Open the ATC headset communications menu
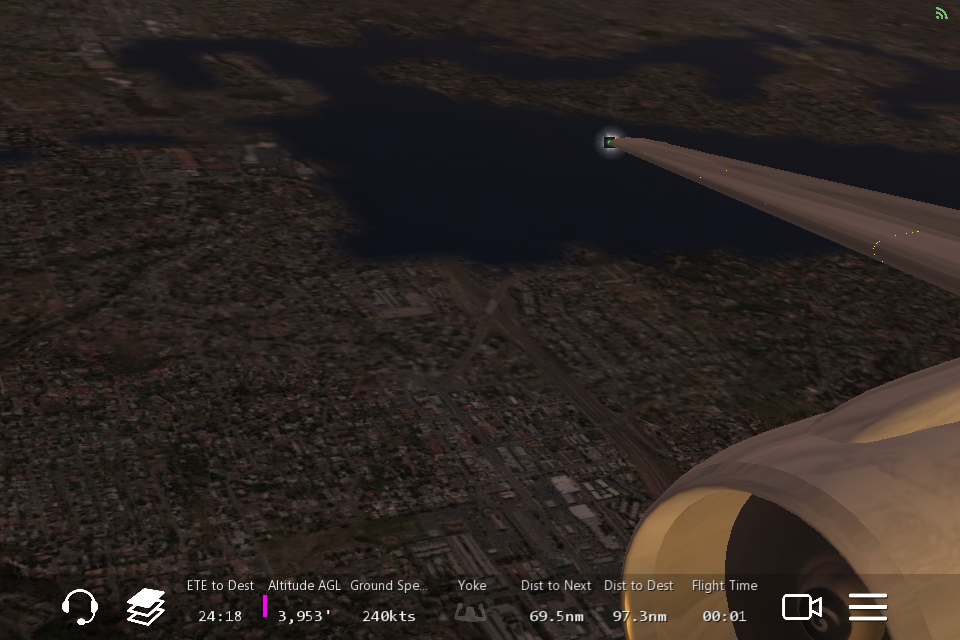 79,606
